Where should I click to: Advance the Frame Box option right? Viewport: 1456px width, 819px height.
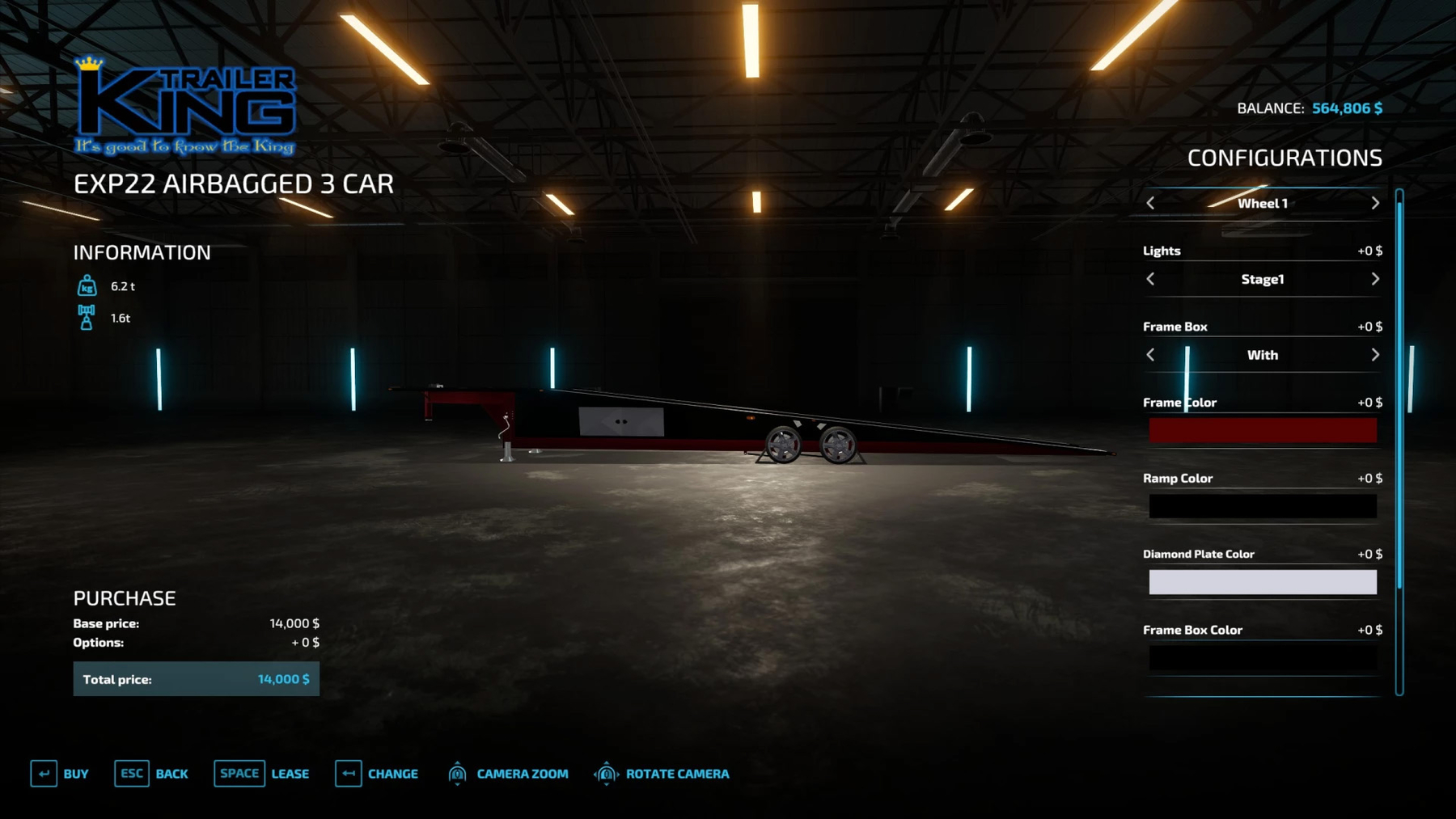click(x=1375, y=355)
